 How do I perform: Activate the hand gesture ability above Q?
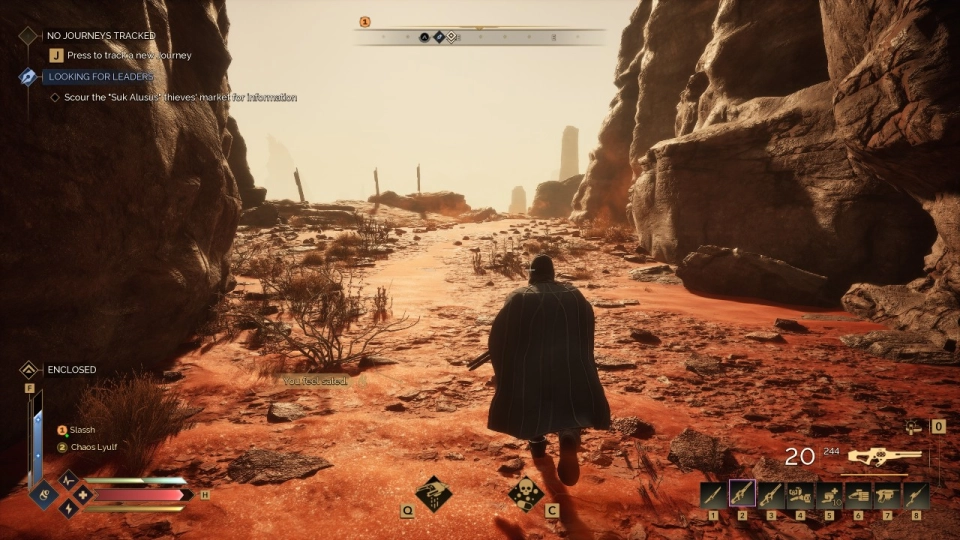coord(433,493)
